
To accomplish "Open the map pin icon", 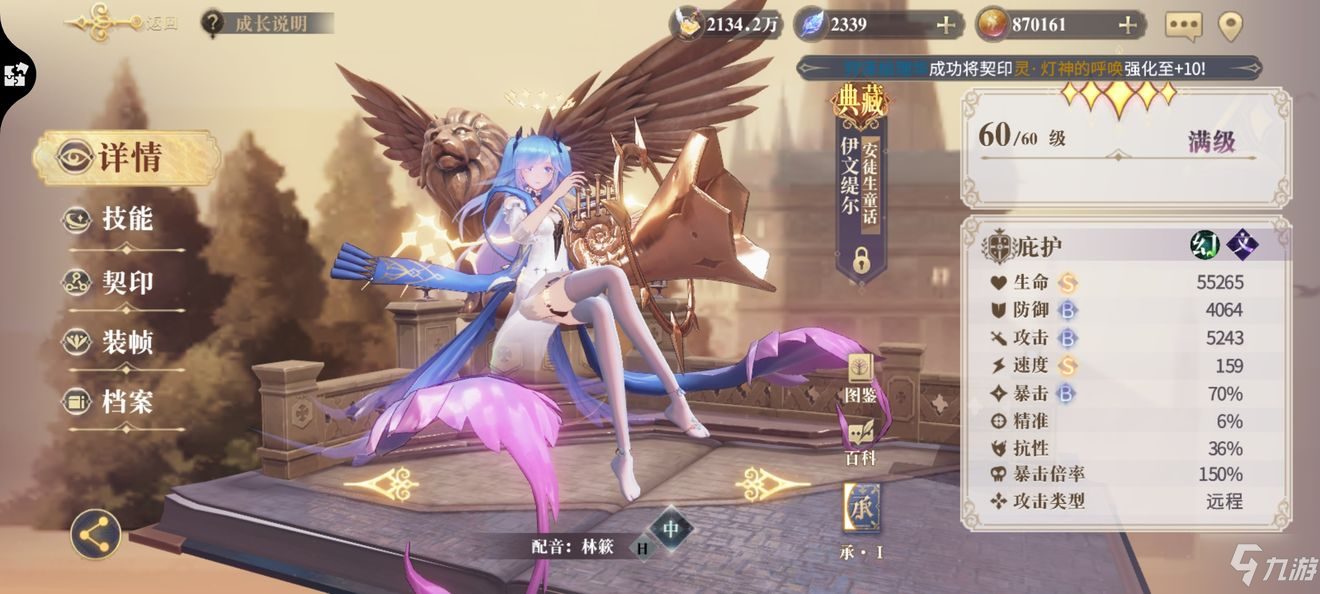I will coord(1230,26).
